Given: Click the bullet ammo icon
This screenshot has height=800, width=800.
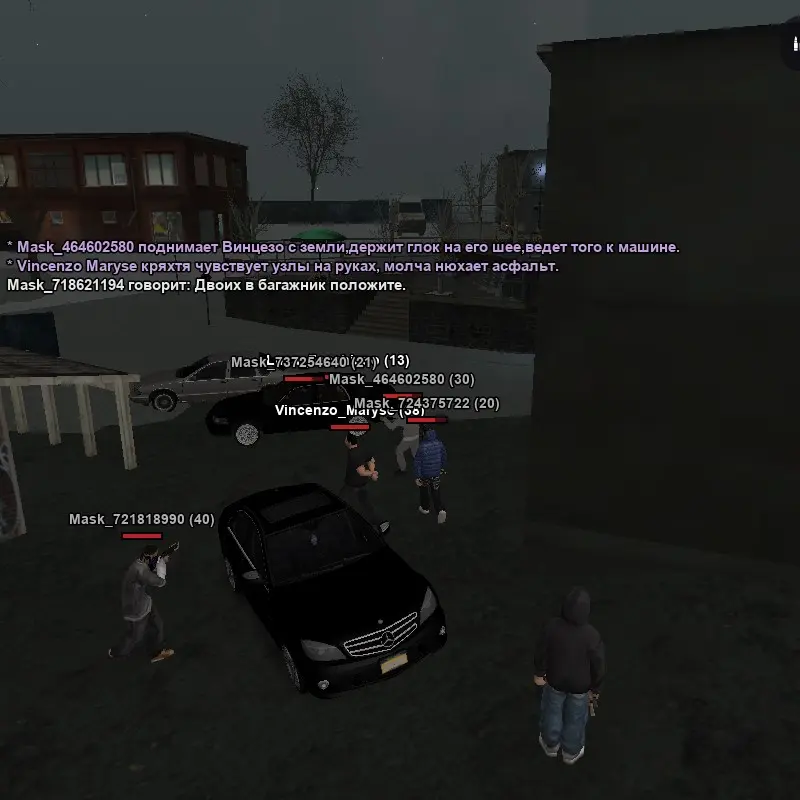Looking at the screenshot, I should click(x=792, y=47).
